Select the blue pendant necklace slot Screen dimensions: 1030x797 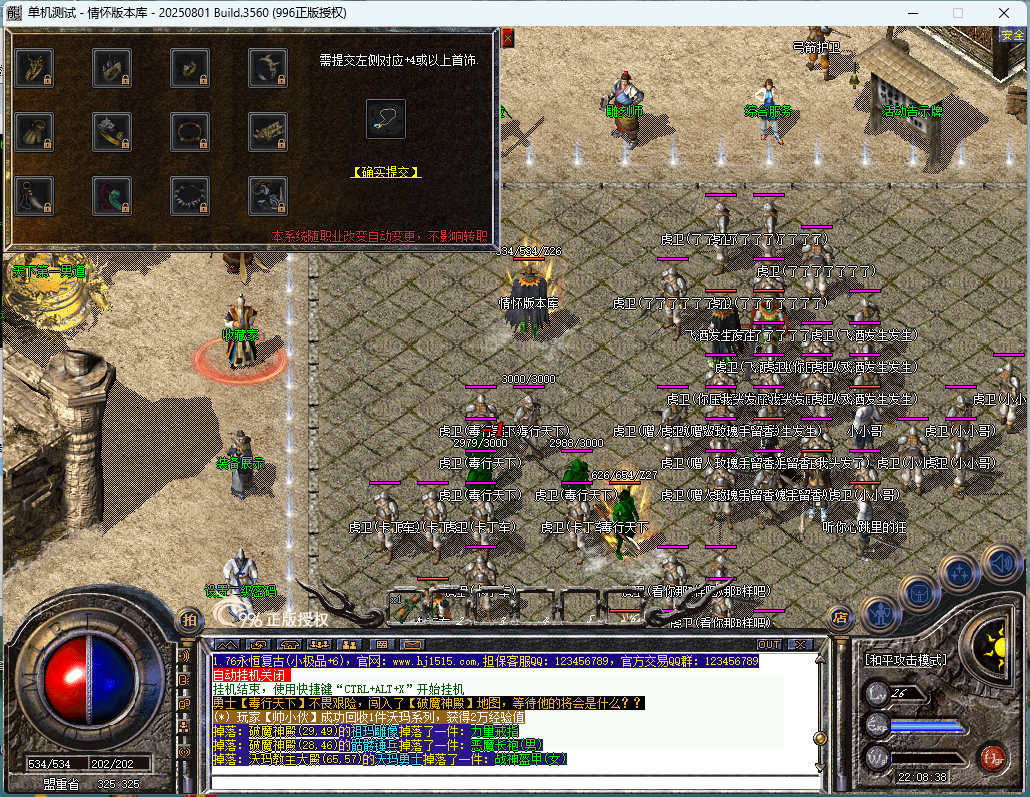coord(386,119)
